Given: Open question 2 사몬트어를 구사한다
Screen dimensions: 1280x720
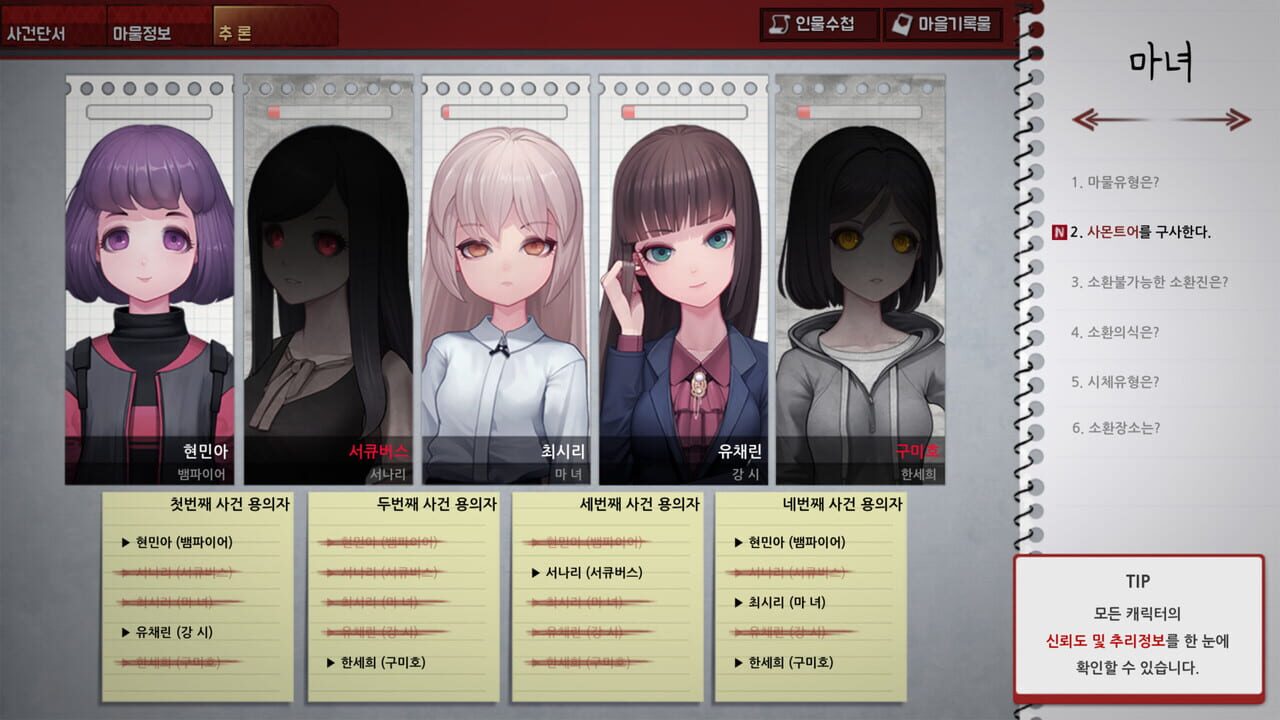Looking at the screenshot, I should 1140,230.
